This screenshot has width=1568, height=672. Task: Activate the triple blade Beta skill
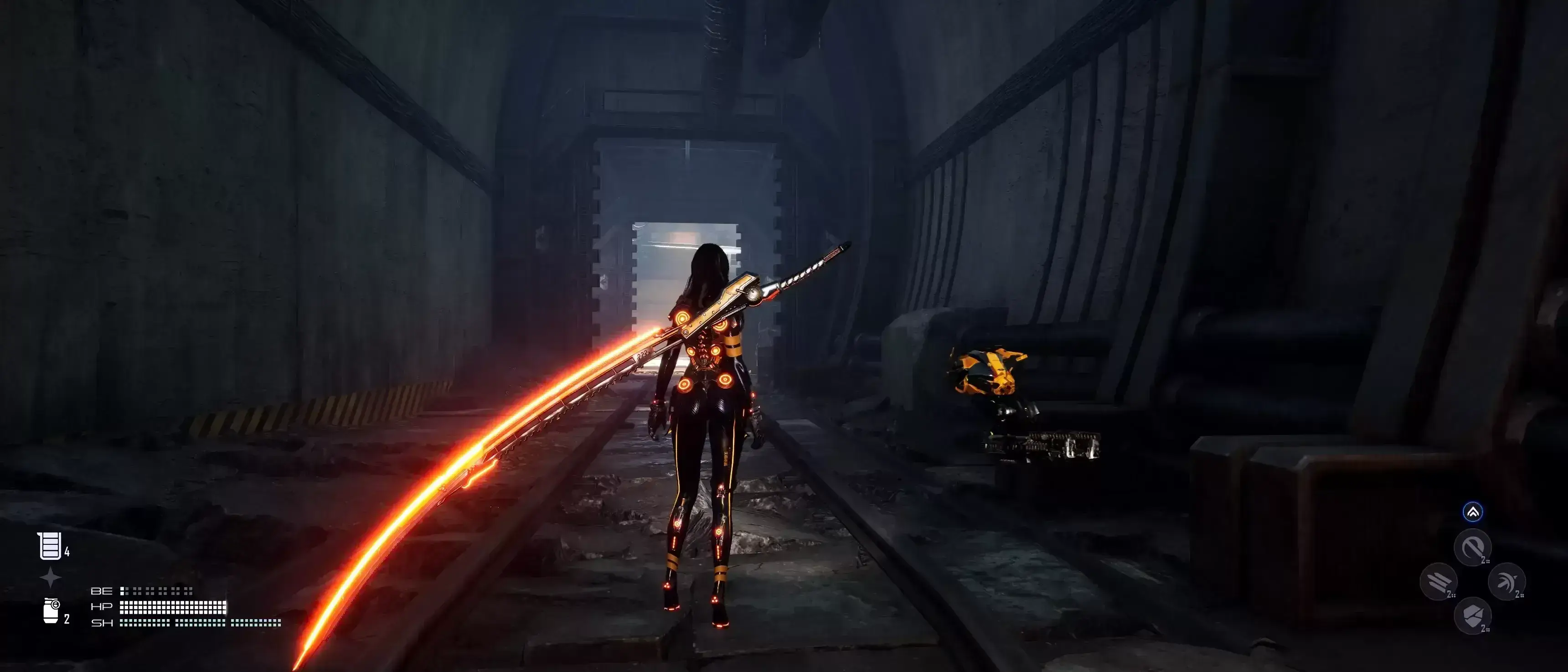coord(1439,581)
